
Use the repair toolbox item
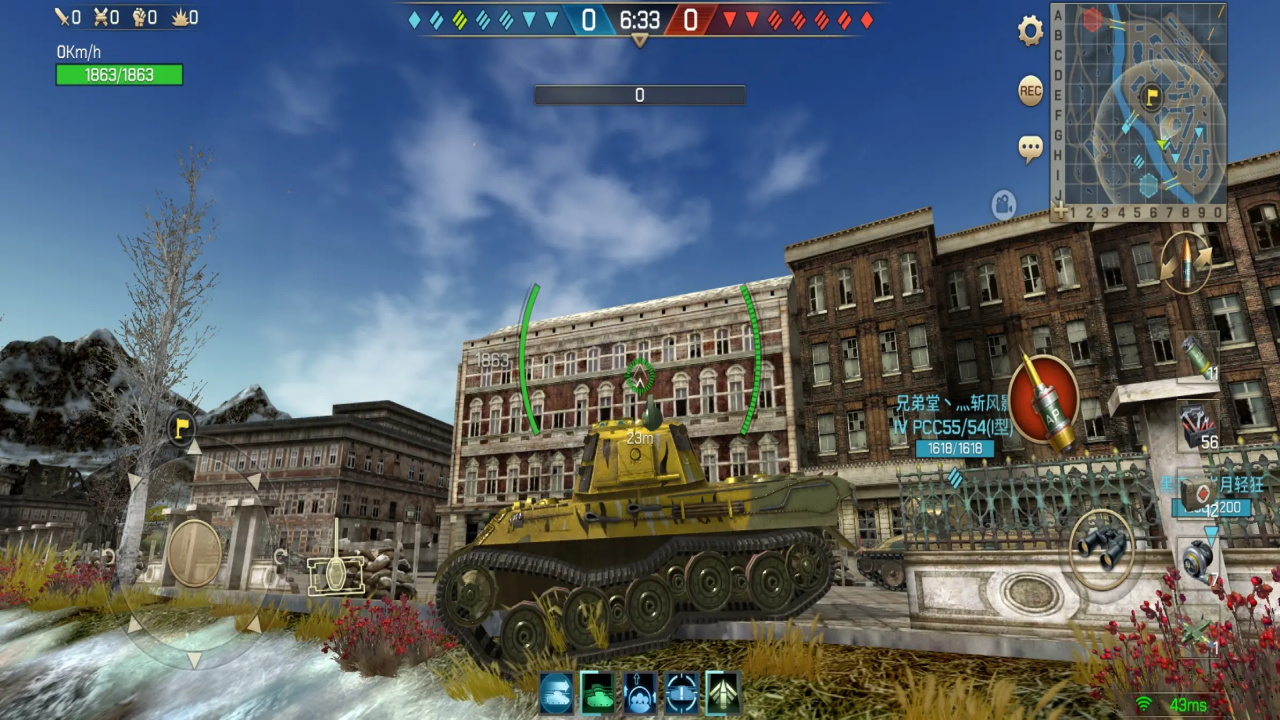point(1196,426)
